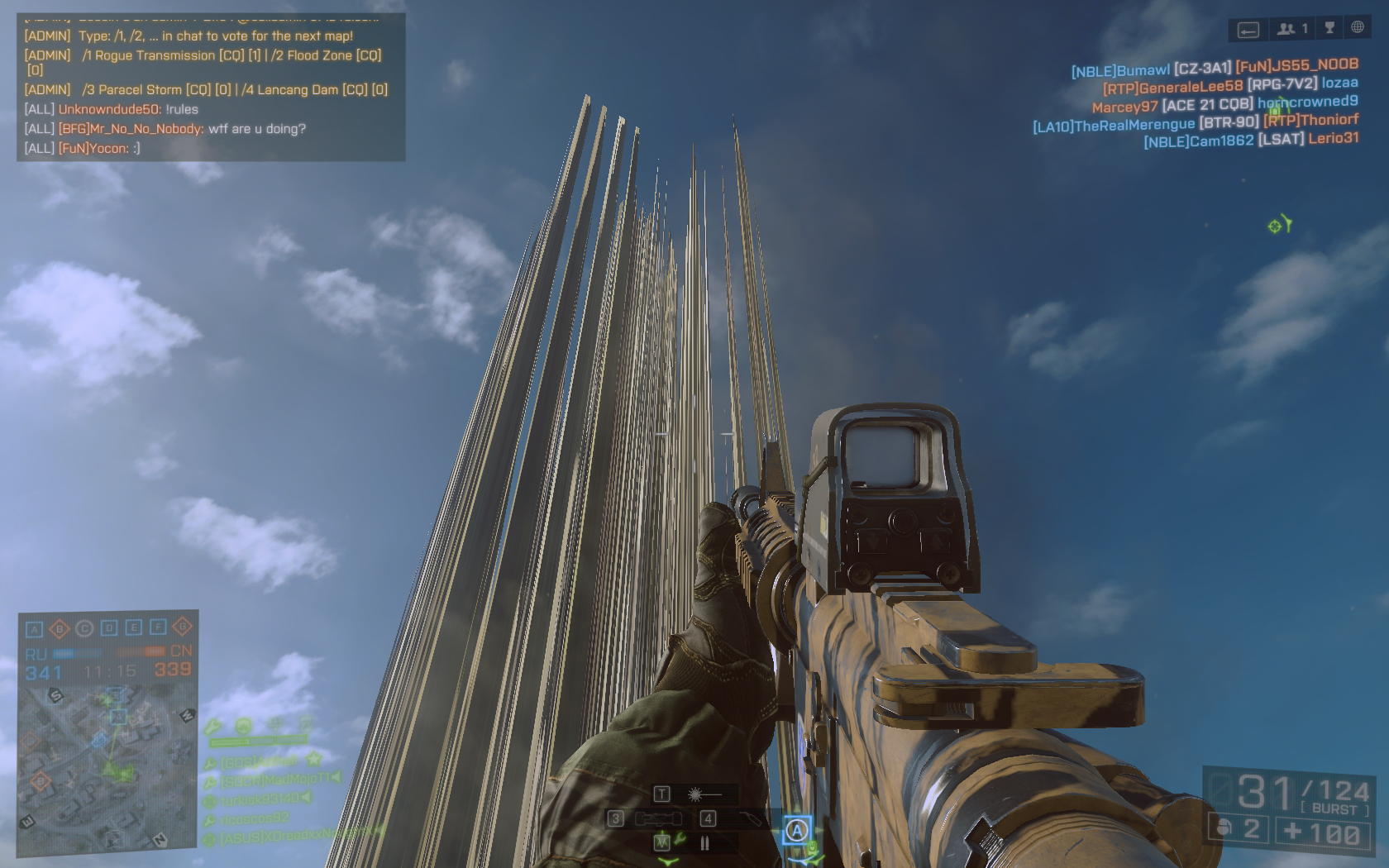The height and width of the screenshot is (868, 1389).
Task: Select objective flag G in the flag row
Action: [x=183, y=627]
